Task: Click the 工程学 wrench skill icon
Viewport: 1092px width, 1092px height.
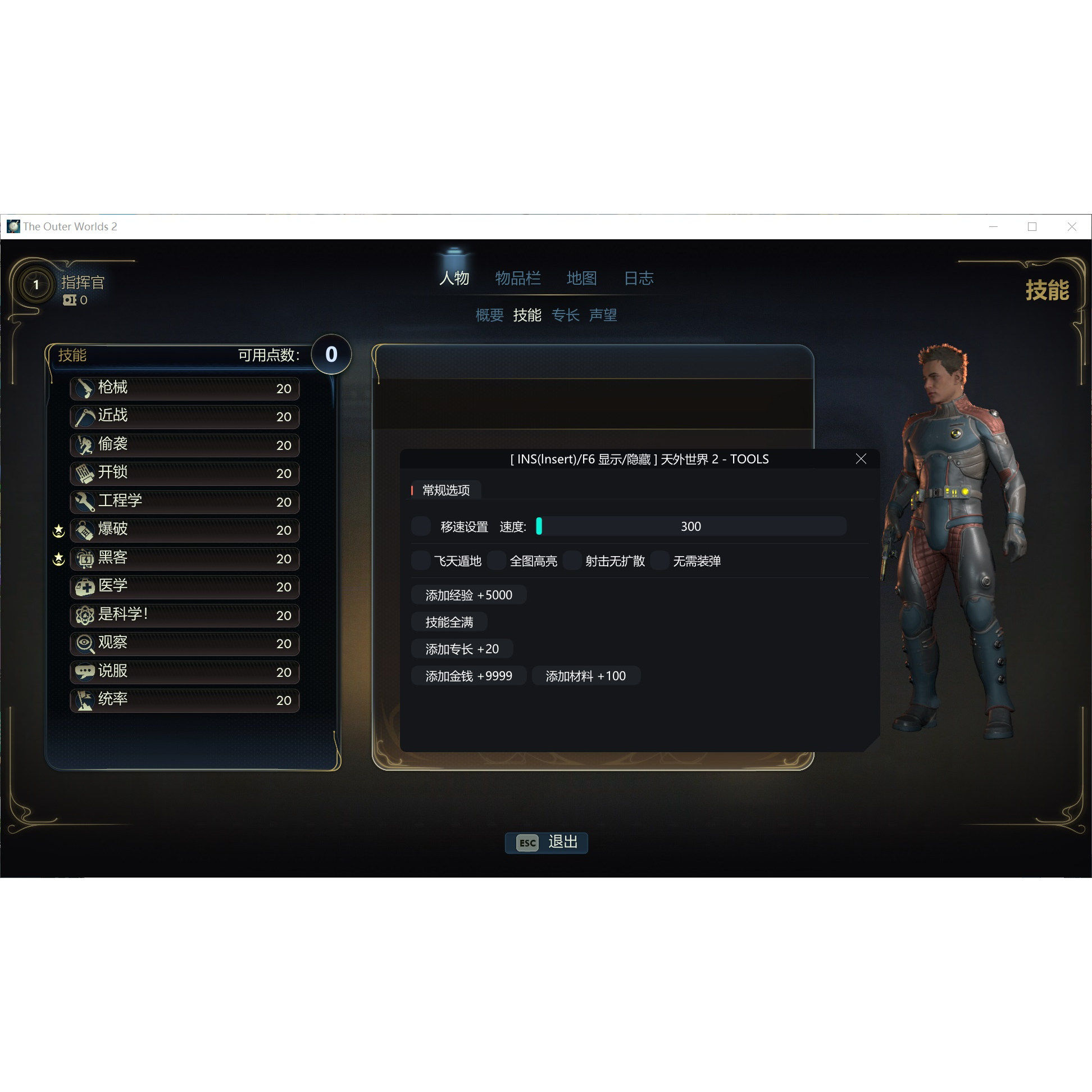Action: [85, 502]
